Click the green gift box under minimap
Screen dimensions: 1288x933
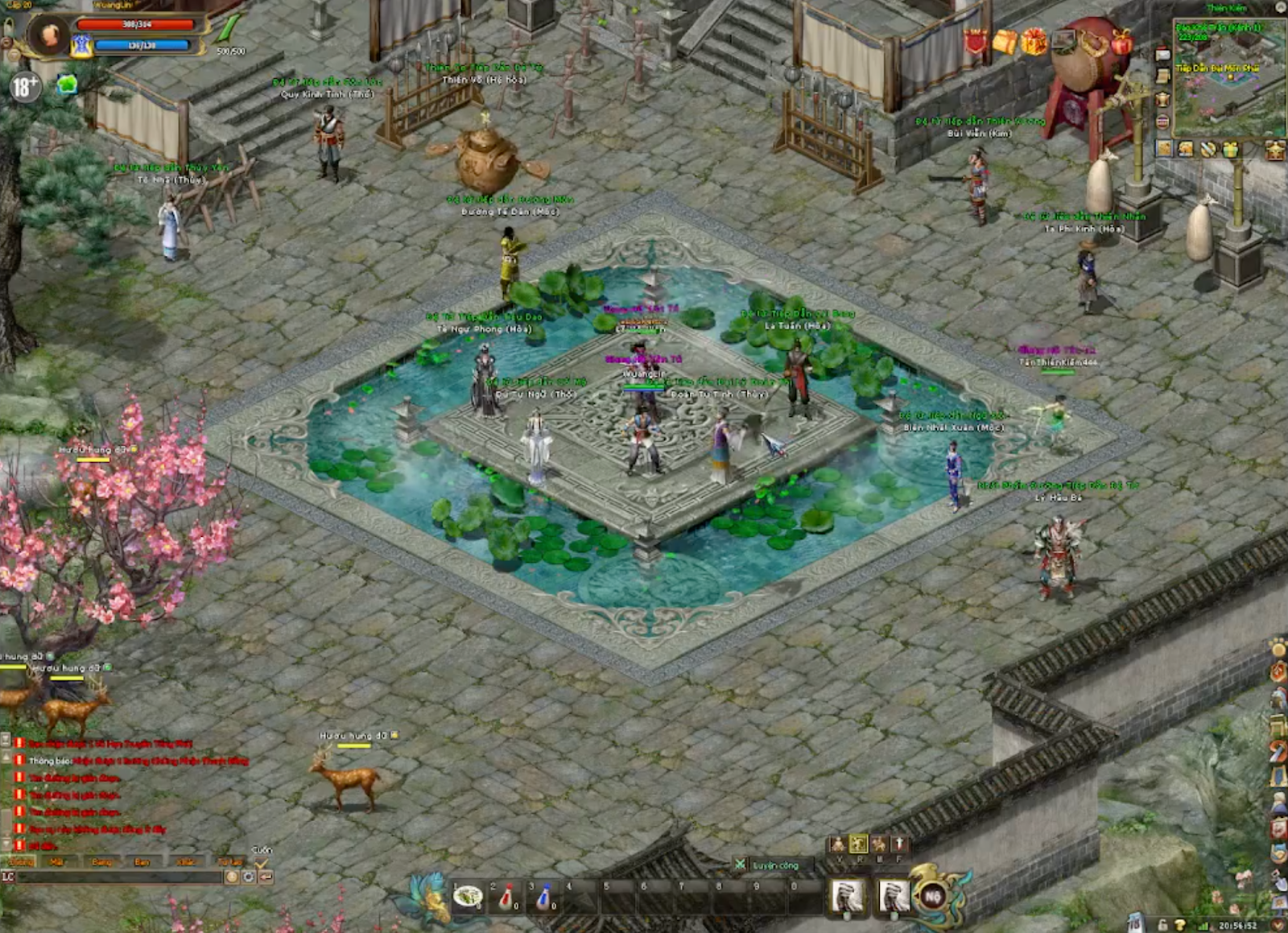(x=1229, y=149)
